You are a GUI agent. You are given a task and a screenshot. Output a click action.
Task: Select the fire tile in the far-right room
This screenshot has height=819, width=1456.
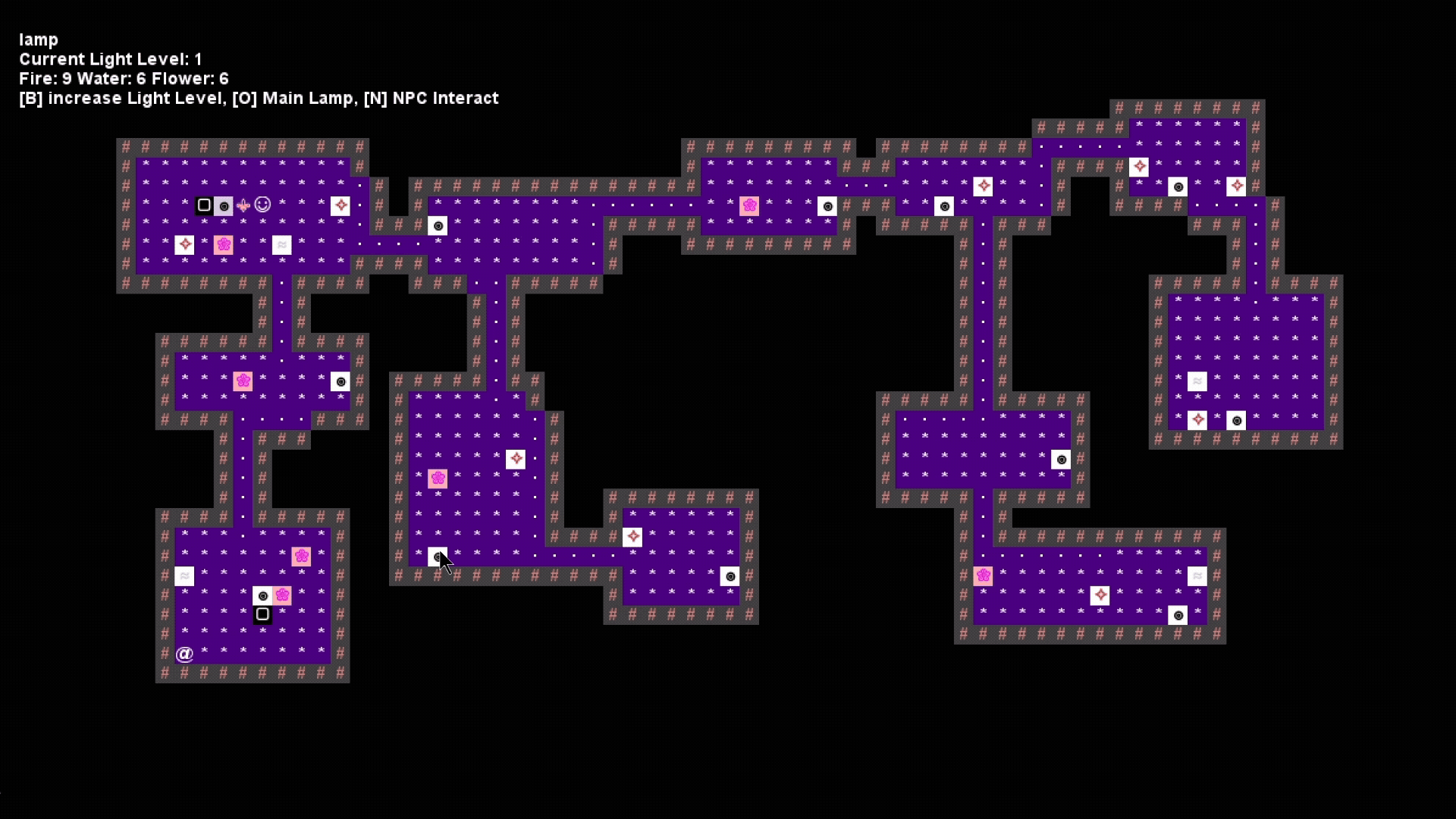1199,419
